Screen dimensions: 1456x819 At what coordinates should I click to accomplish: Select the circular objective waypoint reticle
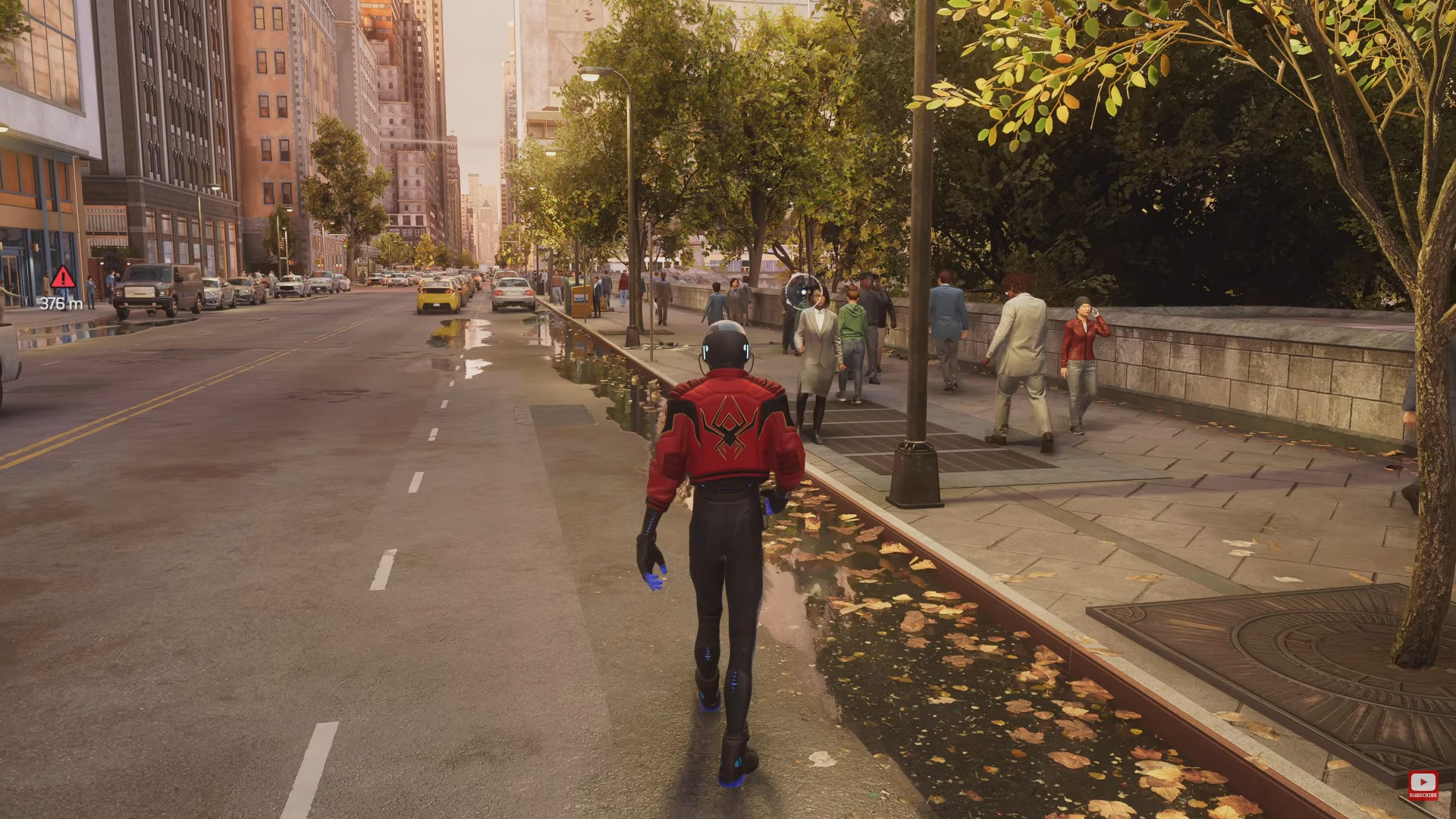pos(803,292)
